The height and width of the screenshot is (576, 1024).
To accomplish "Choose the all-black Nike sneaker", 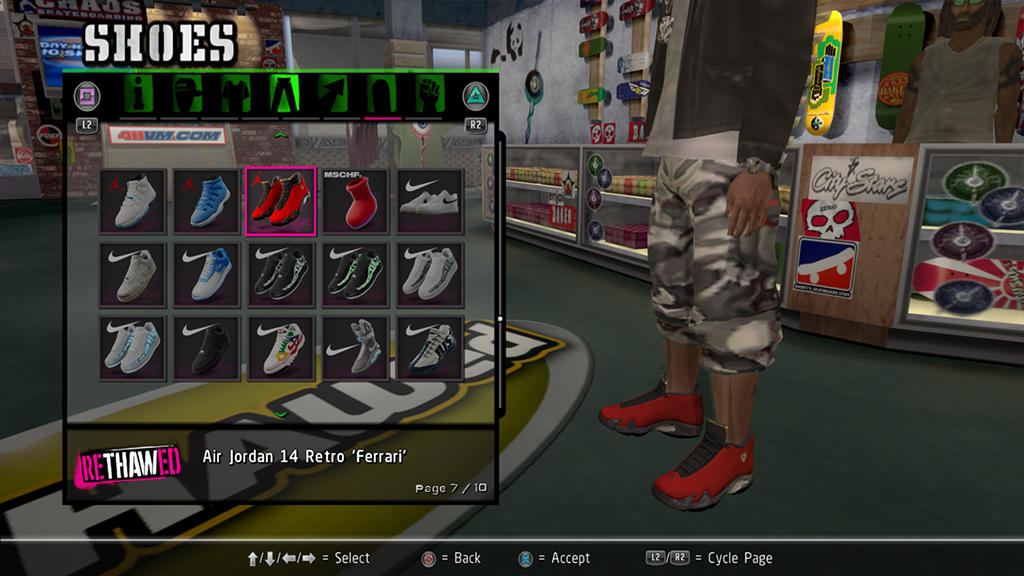I will pos(207,348).
